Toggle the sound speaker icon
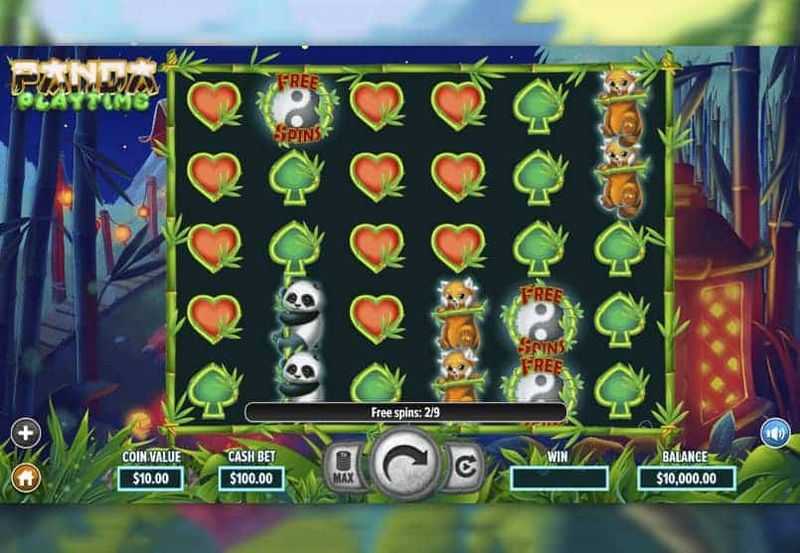The height and width of the screenshot is (553, 800). [x=774, y=433]
